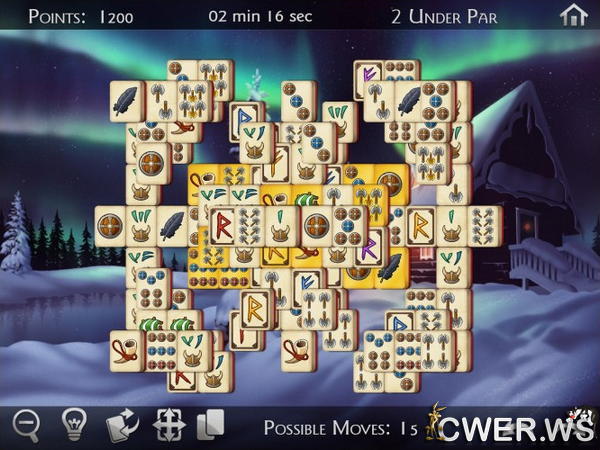Activate the four-direction arrows icon

pos(169,424)
